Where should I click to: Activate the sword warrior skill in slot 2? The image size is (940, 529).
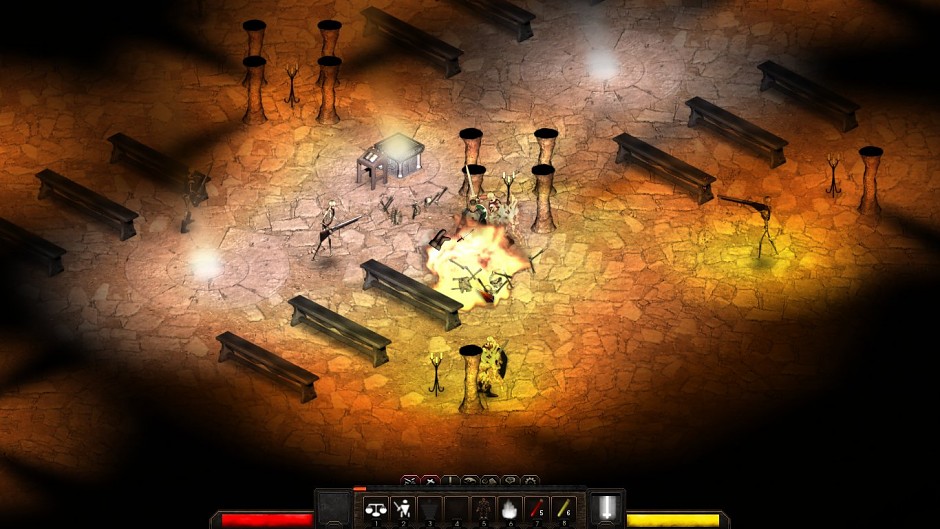pyautogui.click(x=403, y=509)
